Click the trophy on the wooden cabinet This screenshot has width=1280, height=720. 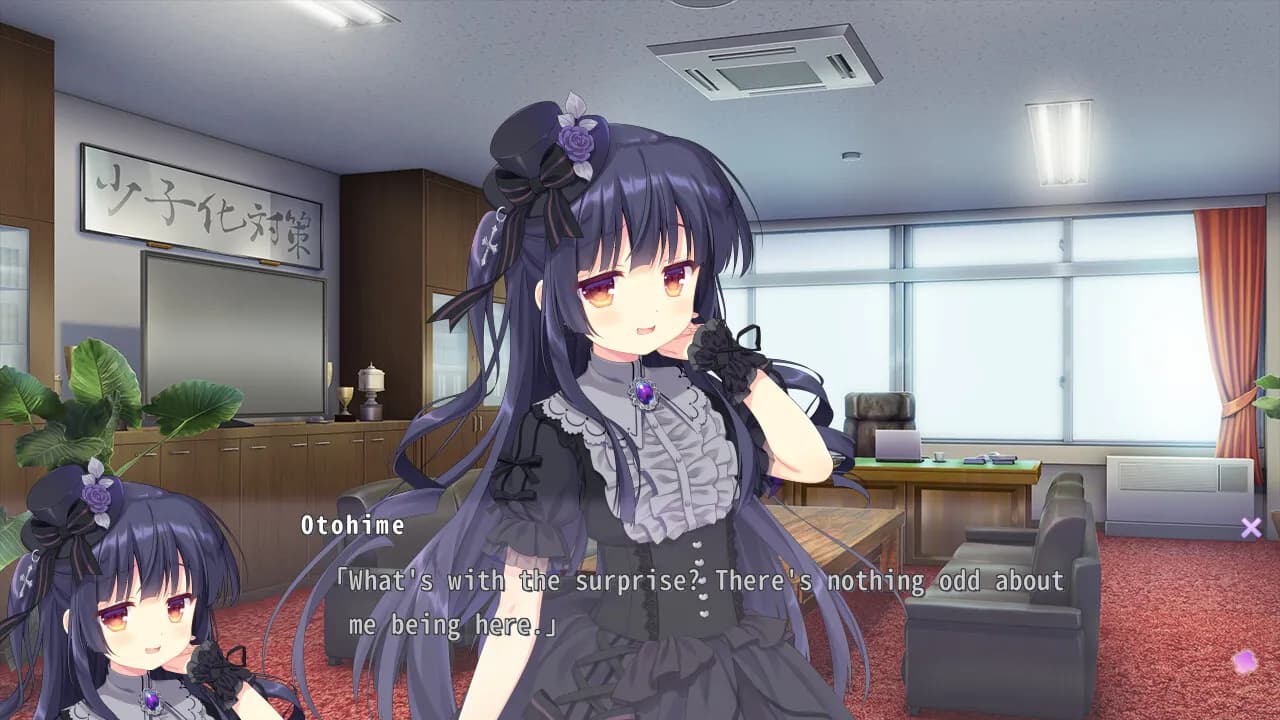tap(372, 390)
